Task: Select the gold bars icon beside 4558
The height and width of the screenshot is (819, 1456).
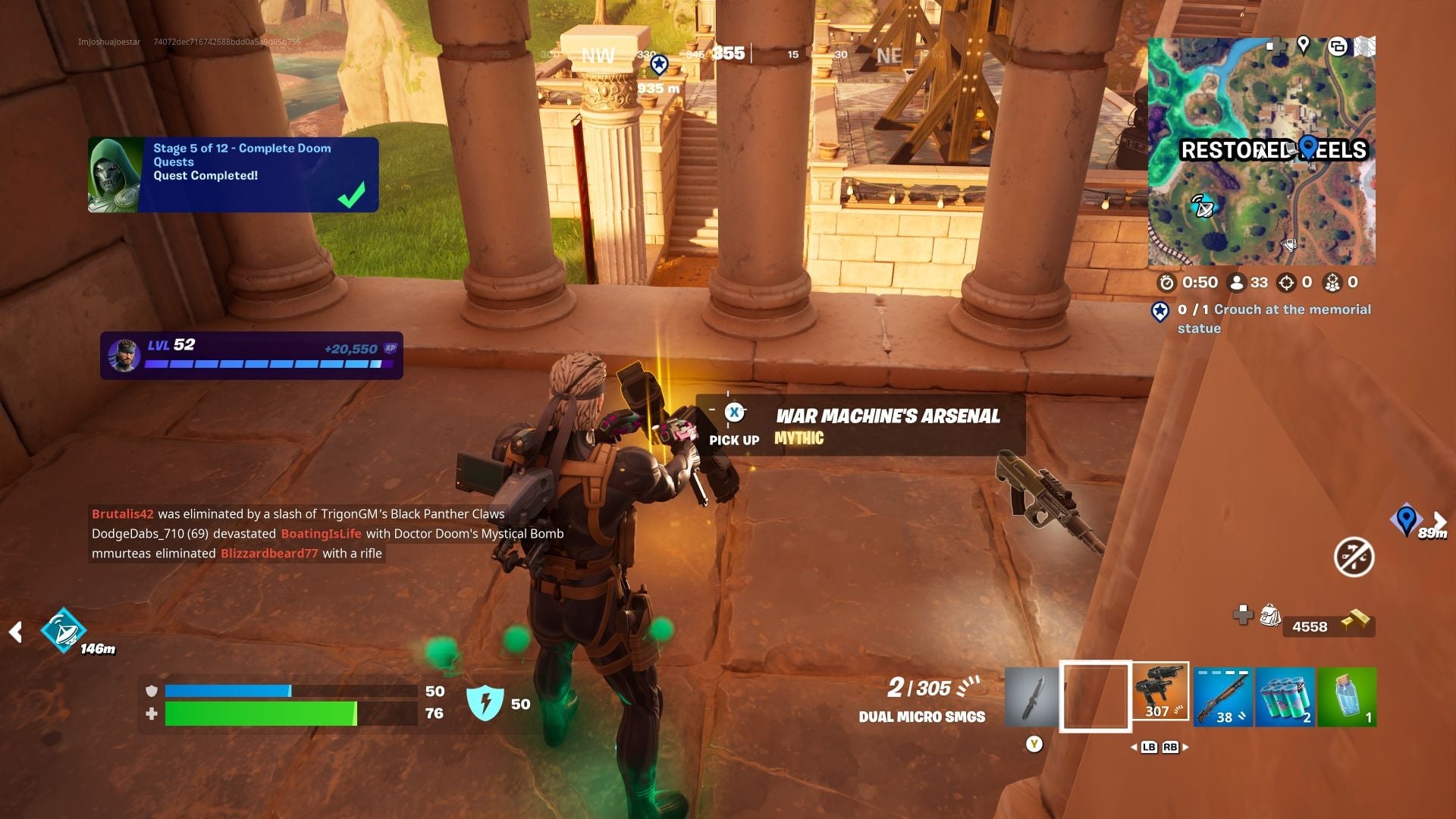Action: pyautogui.click(x=1356, y=620)
